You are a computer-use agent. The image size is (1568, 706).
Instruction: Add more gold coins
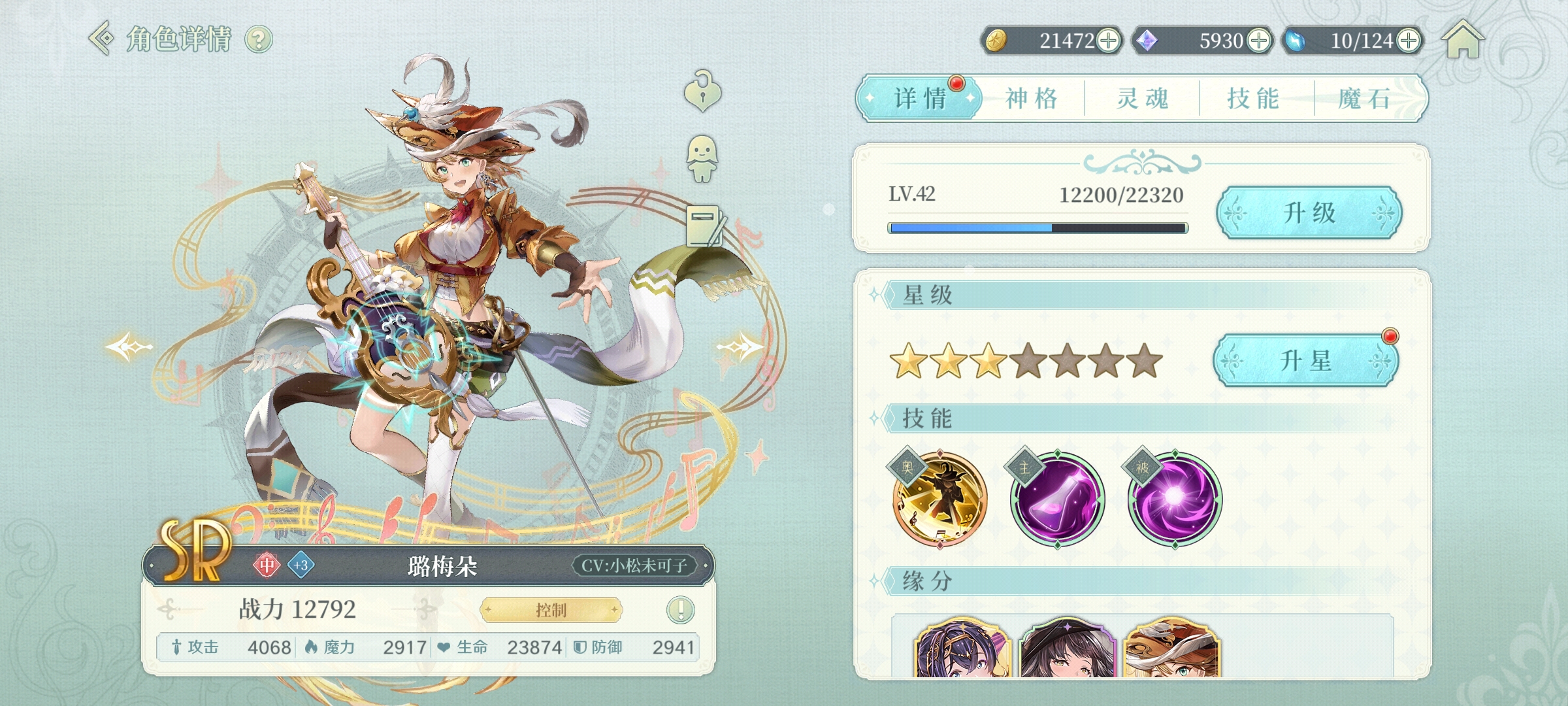pos(1108,41)
